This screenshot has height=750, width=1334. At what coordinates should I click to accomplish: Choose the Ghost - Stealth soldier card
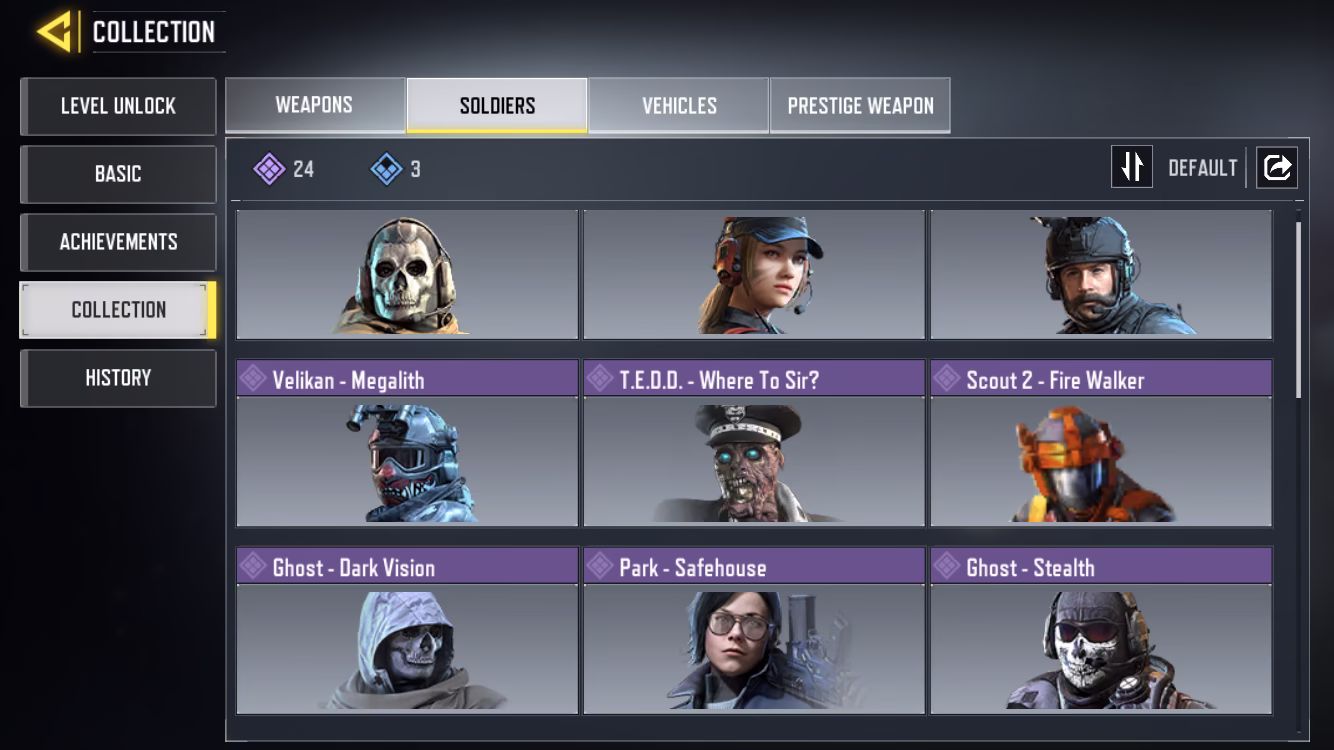coord(1101,630)
